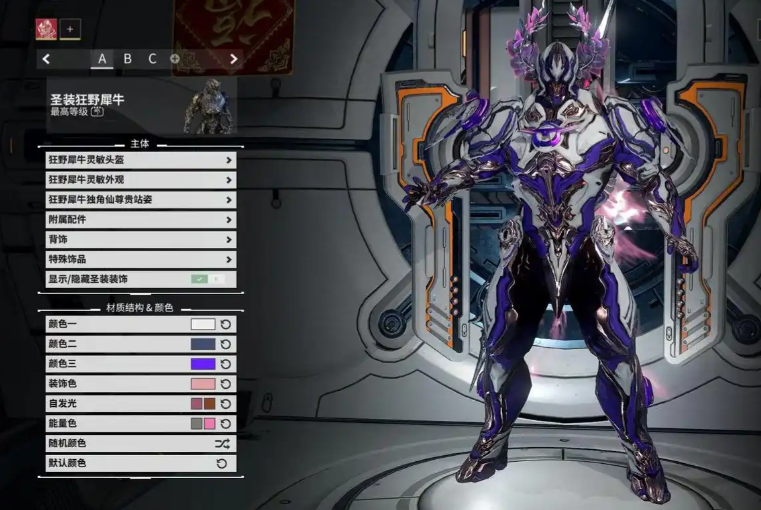Go to the previous config with left arrow
This screenshot has width=761, height=510.
[x=46, y=59]
